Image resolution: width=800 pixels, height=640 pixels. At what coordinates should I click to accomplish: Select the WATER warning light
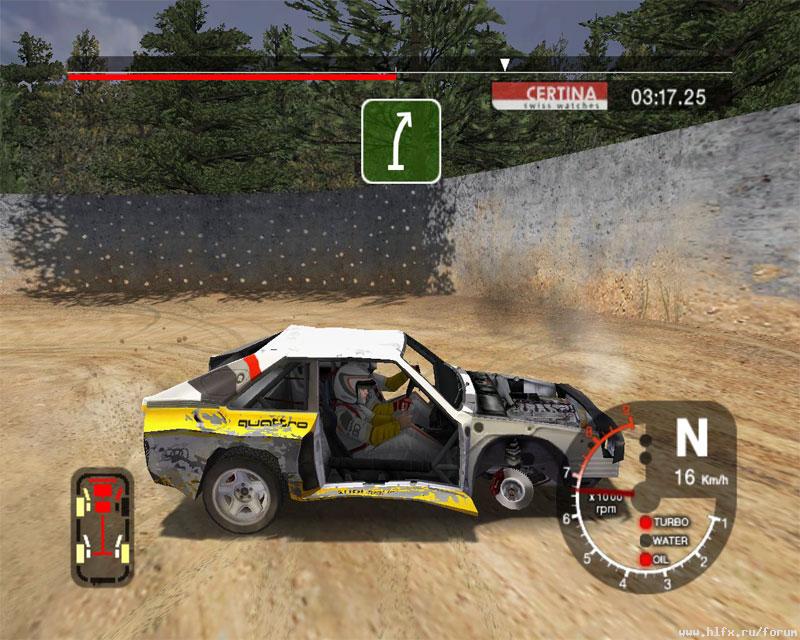pos(646,541)
